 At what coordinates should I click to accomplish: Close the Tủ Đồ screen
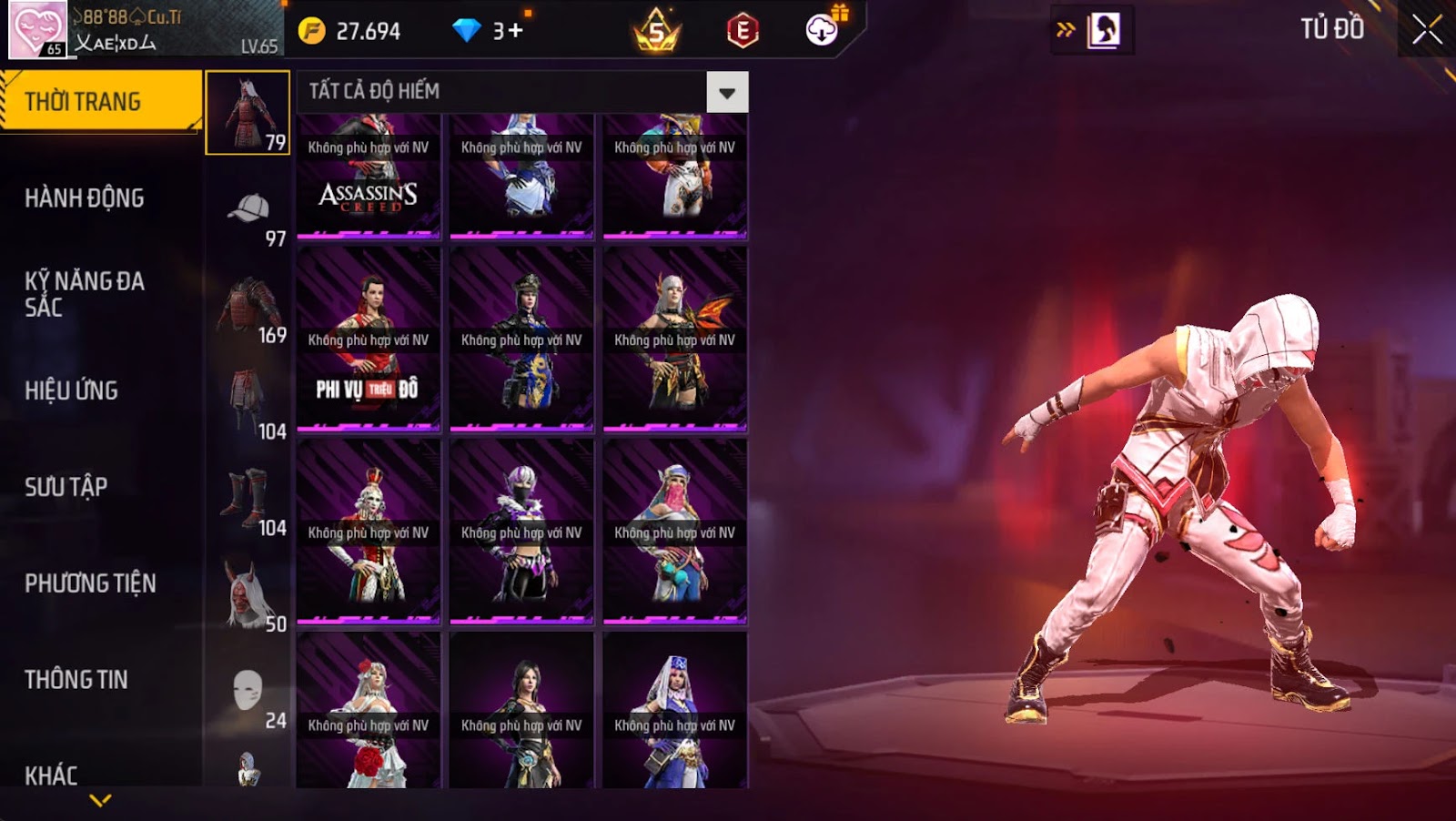(x=1426, y=30)
